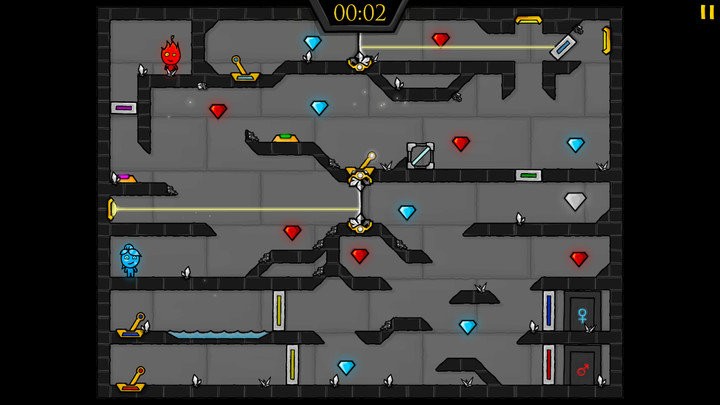
Task: Pause the game with the yellow pause button
Action: tap(707, 12)
